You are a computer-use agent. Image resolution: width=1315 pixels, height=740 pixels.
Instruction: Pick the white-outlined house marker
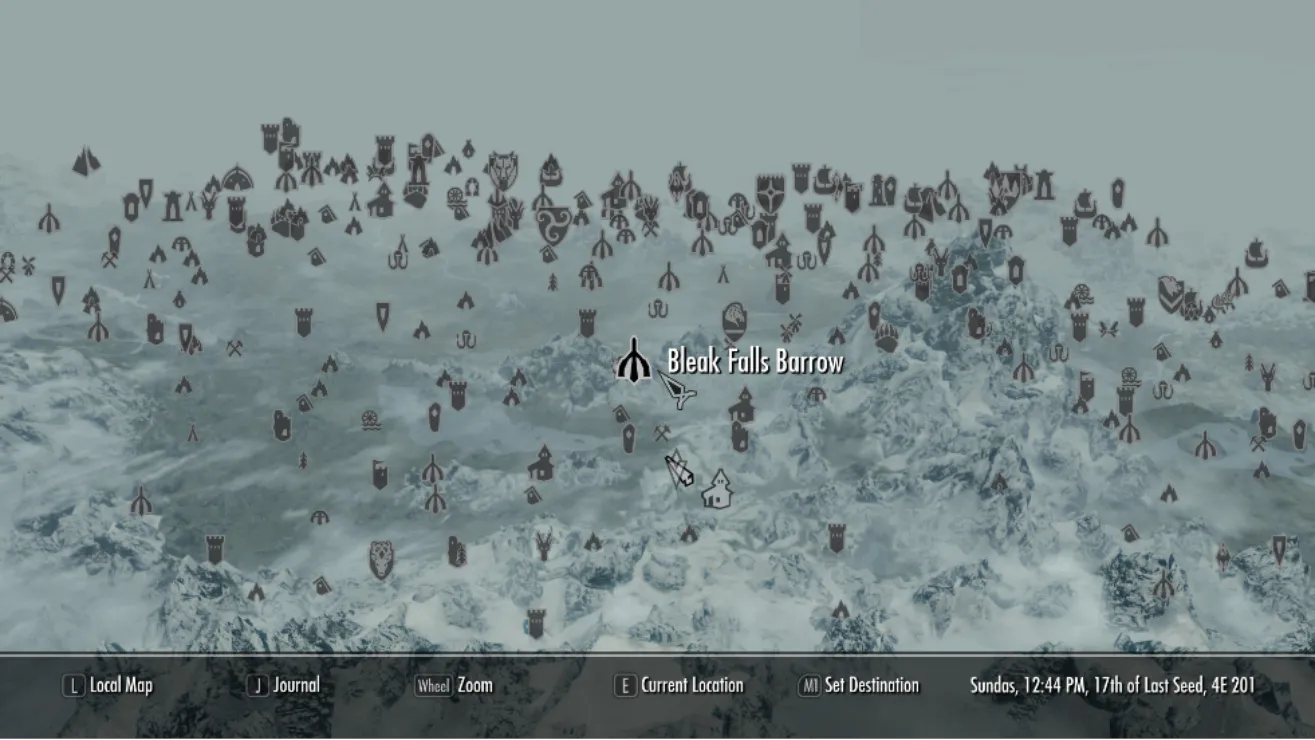tap(716, 489)
